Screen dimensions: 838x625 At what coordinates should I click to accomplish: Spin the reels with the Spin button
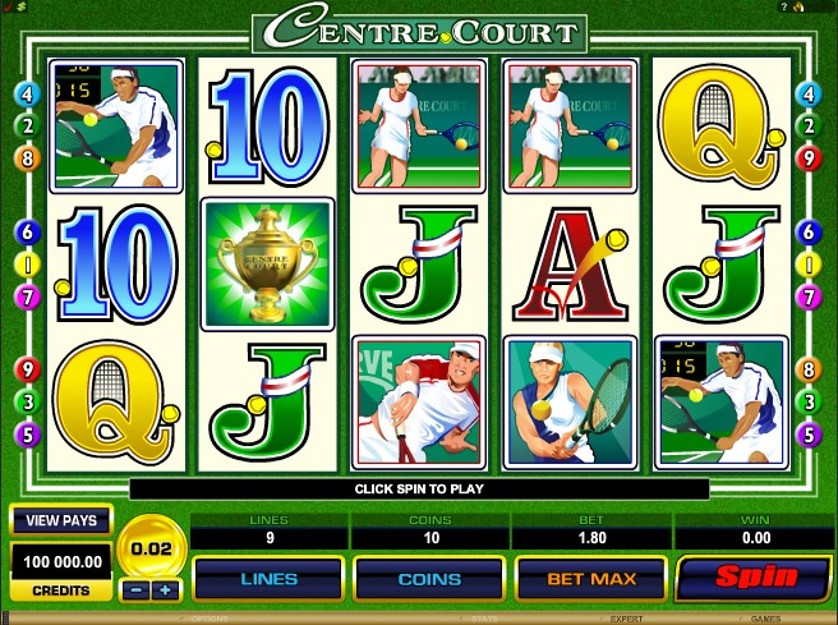tap(755, 577)
